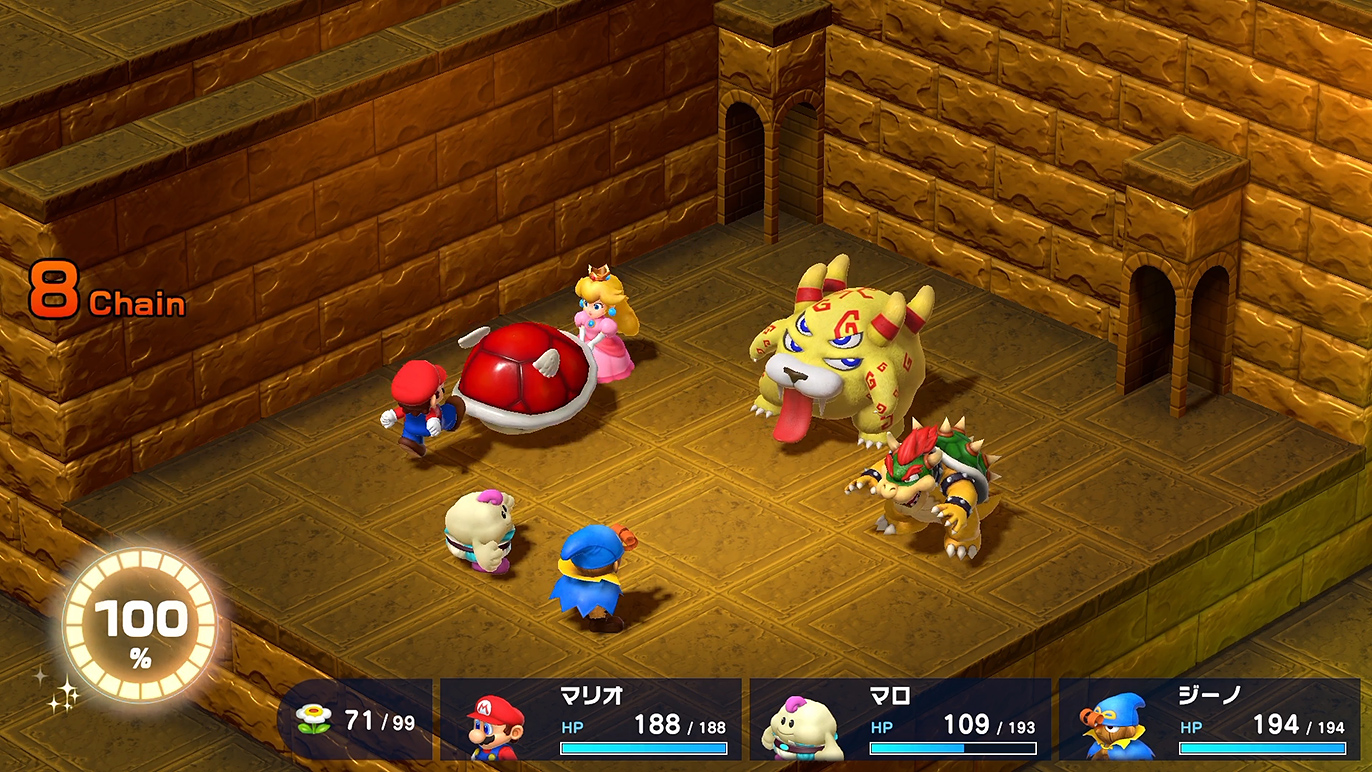Click the % symbol inside the gauge

(x=143, y=658)
